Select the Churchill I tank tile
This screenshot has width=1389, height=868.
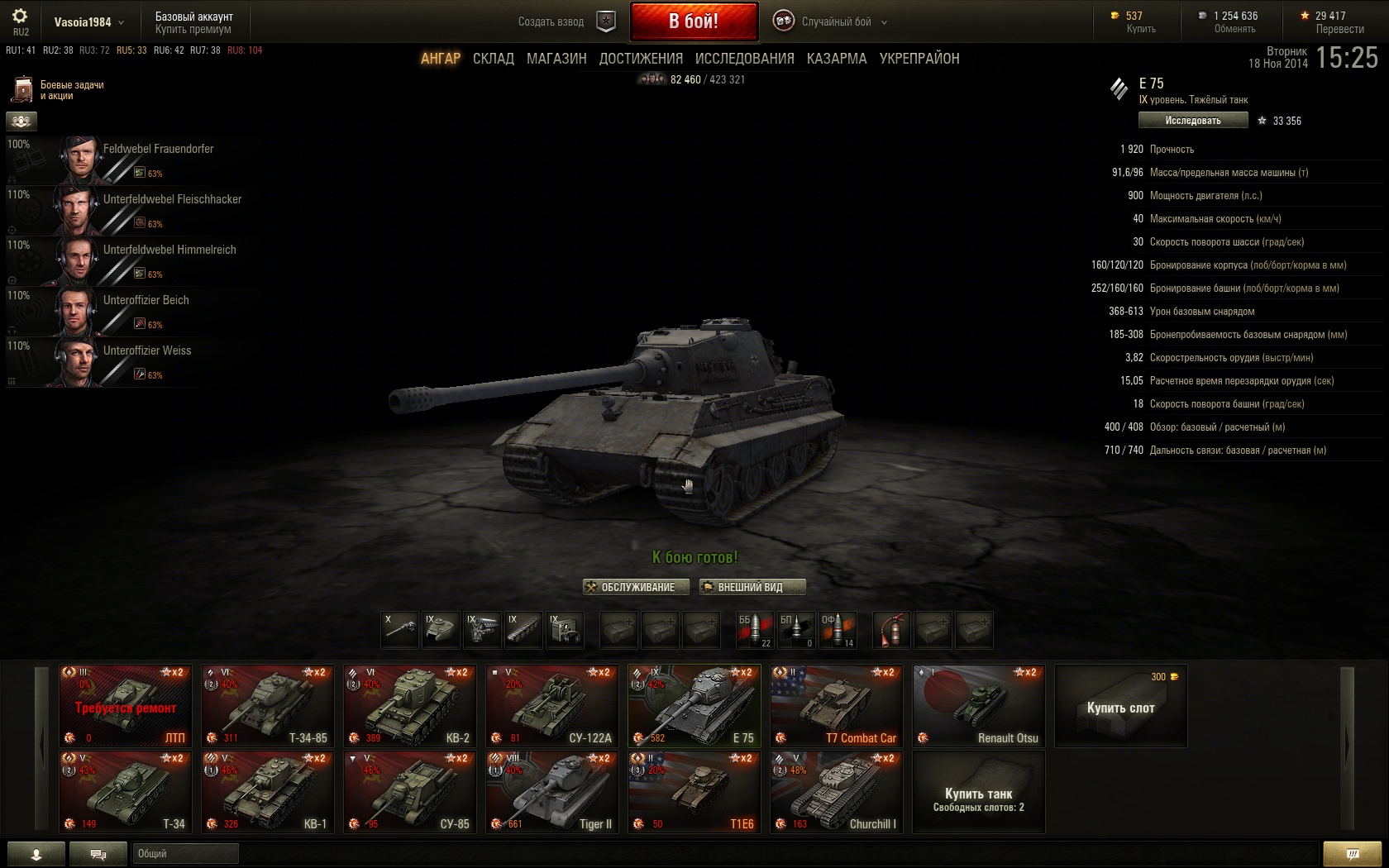[837, 792]
